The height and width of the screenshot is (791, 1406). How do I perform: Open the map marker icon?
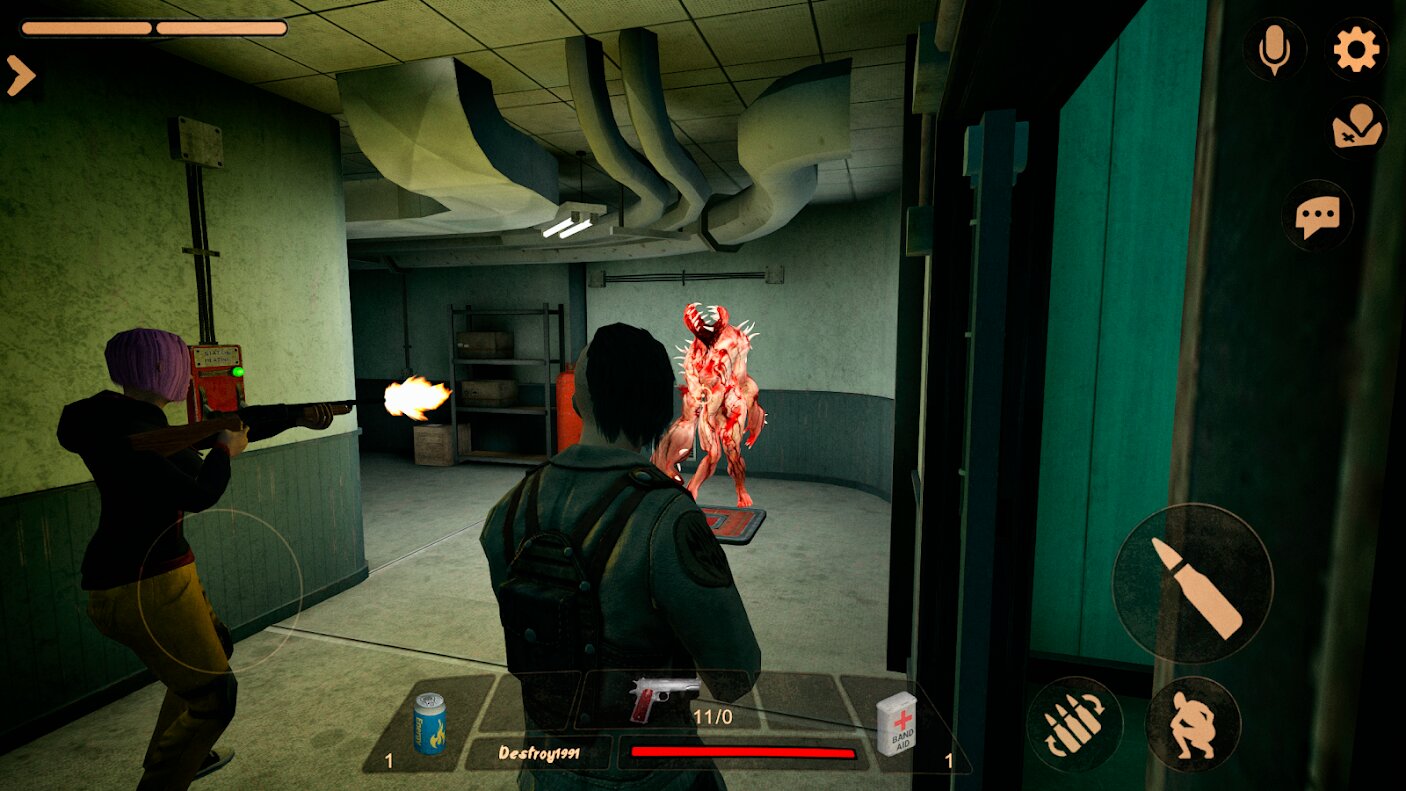pos(1357,128)
